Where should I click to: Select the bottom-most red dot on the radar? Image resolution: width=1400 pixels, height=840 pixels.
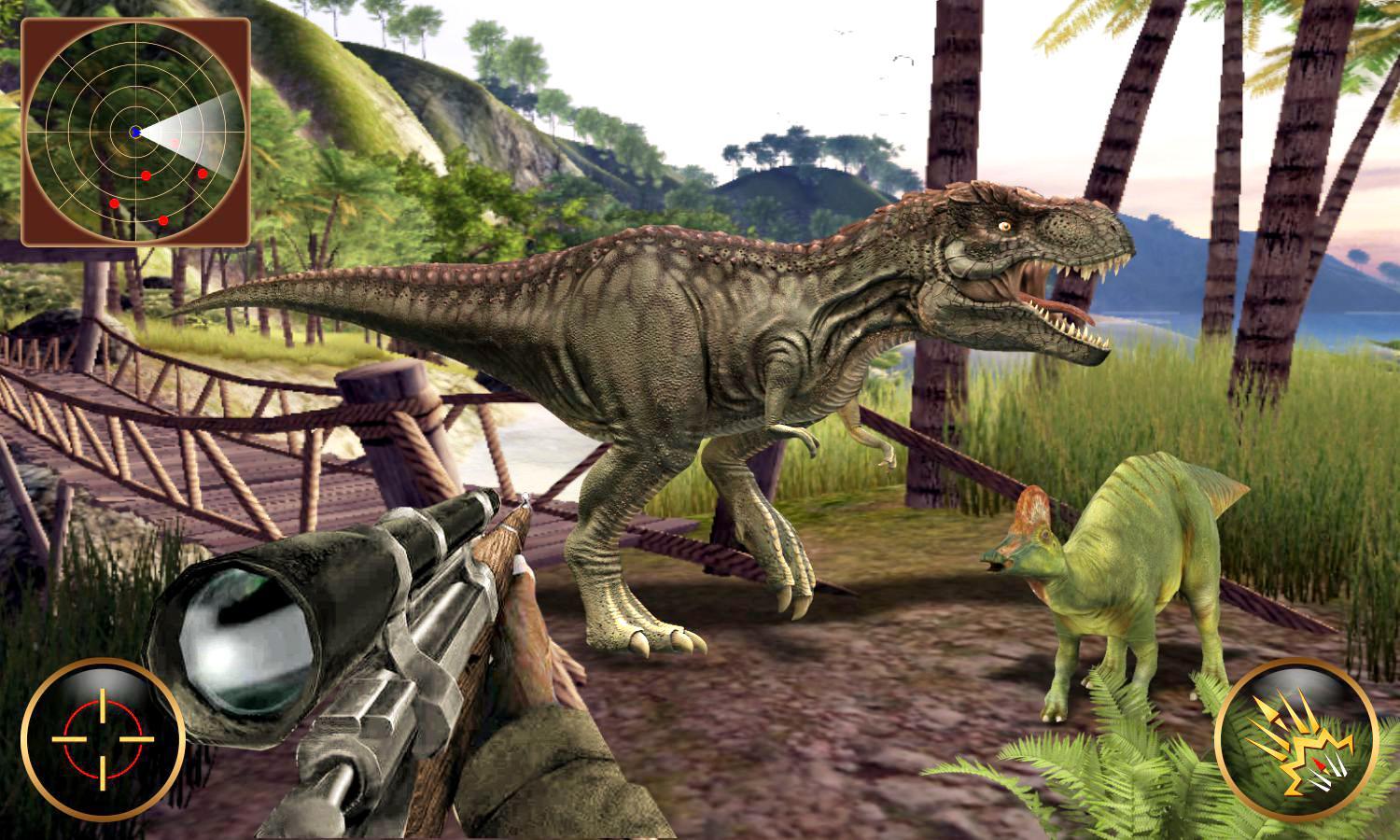point(163,220)
